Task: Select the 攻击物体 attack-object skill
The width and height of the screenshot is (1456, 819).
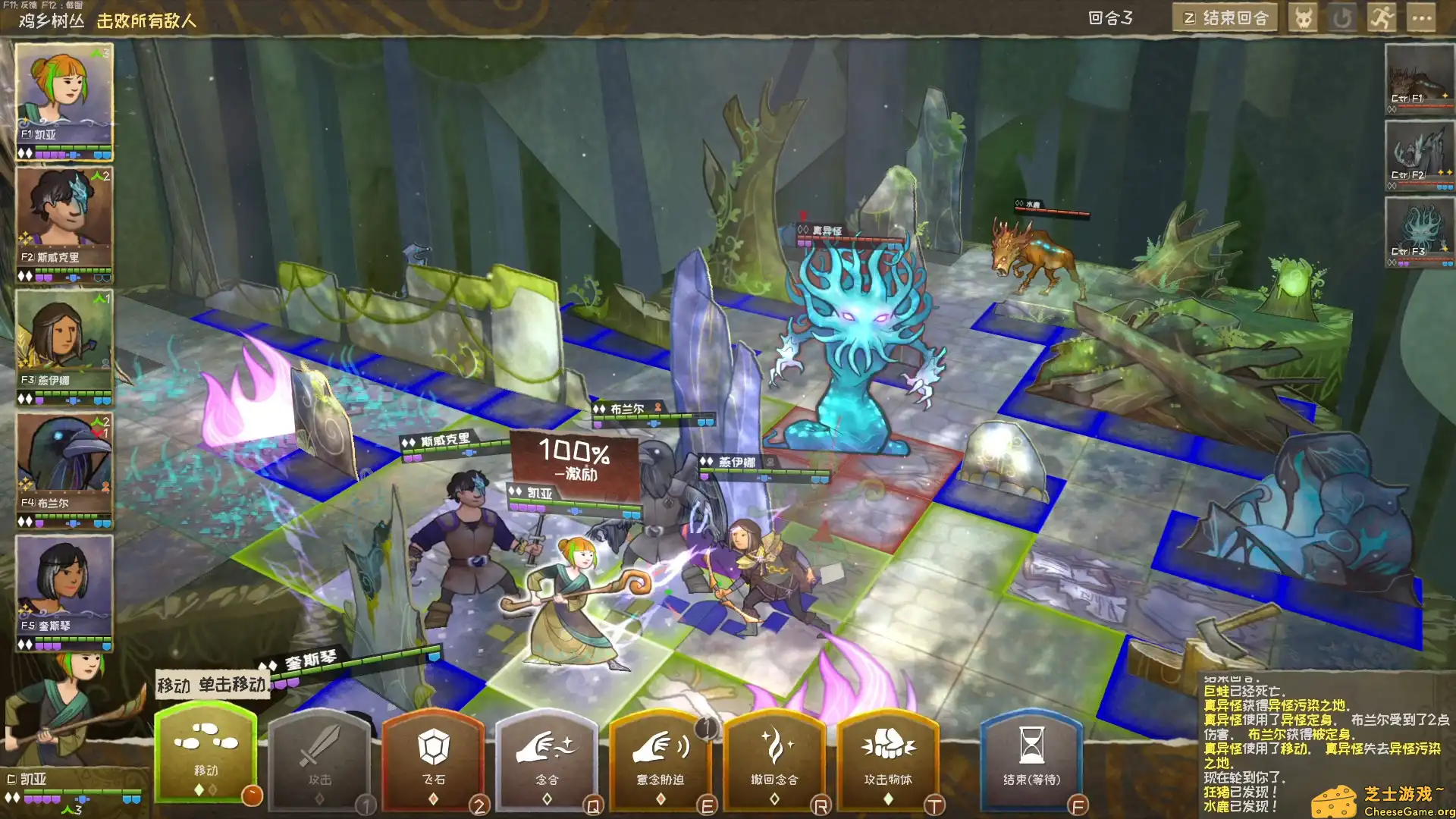Action: [887, 758]
